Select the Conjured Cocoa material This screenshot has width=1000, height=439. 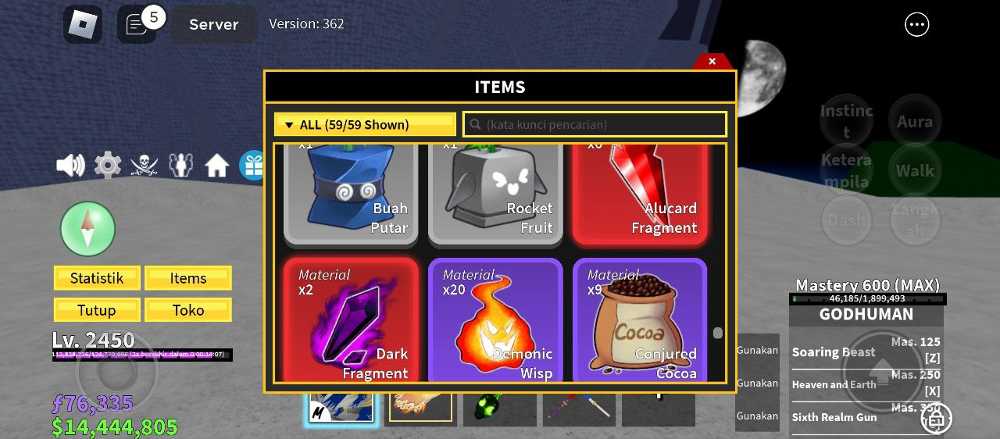(639, 320)
